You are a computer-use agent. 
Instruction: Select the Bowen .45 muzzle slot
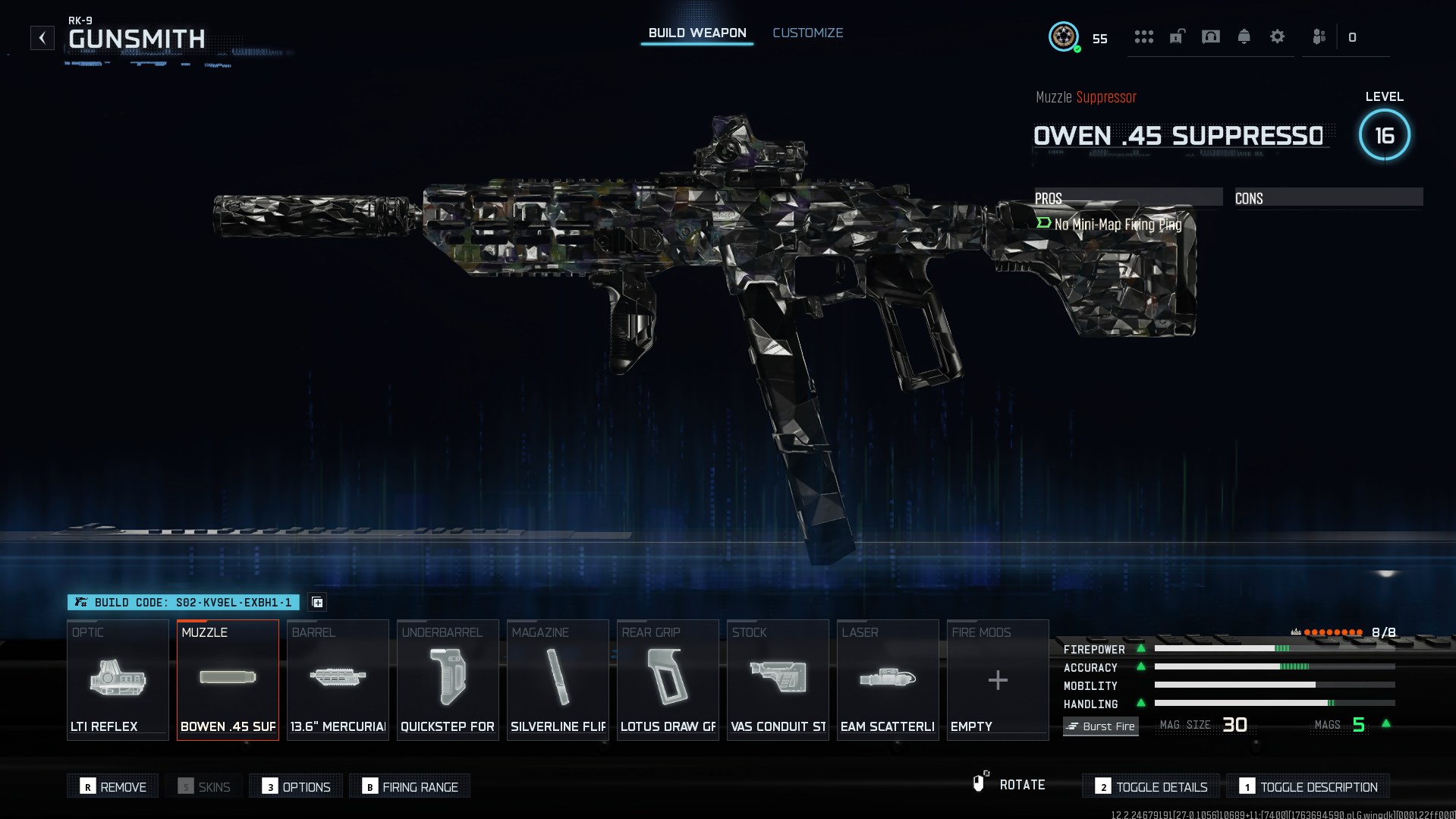click(x=228, y=679)
